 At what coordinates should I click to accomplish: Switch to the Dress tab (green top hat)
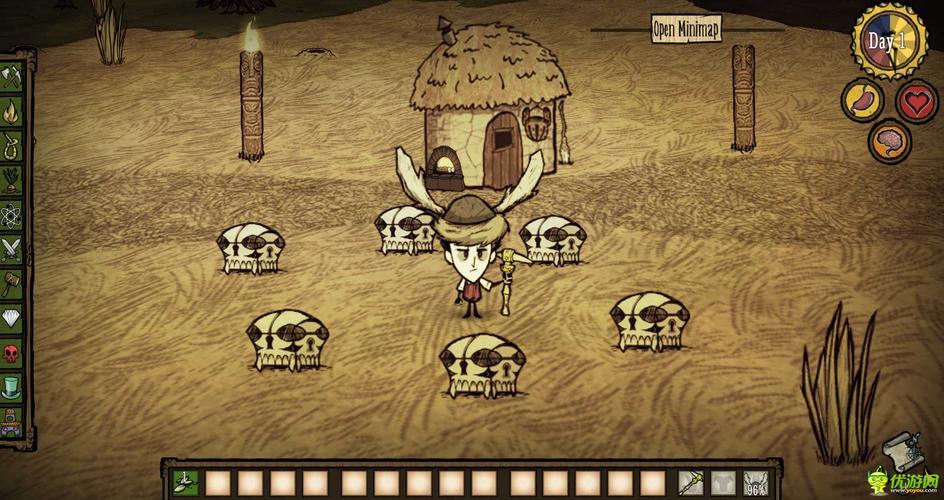click(12, 387)
